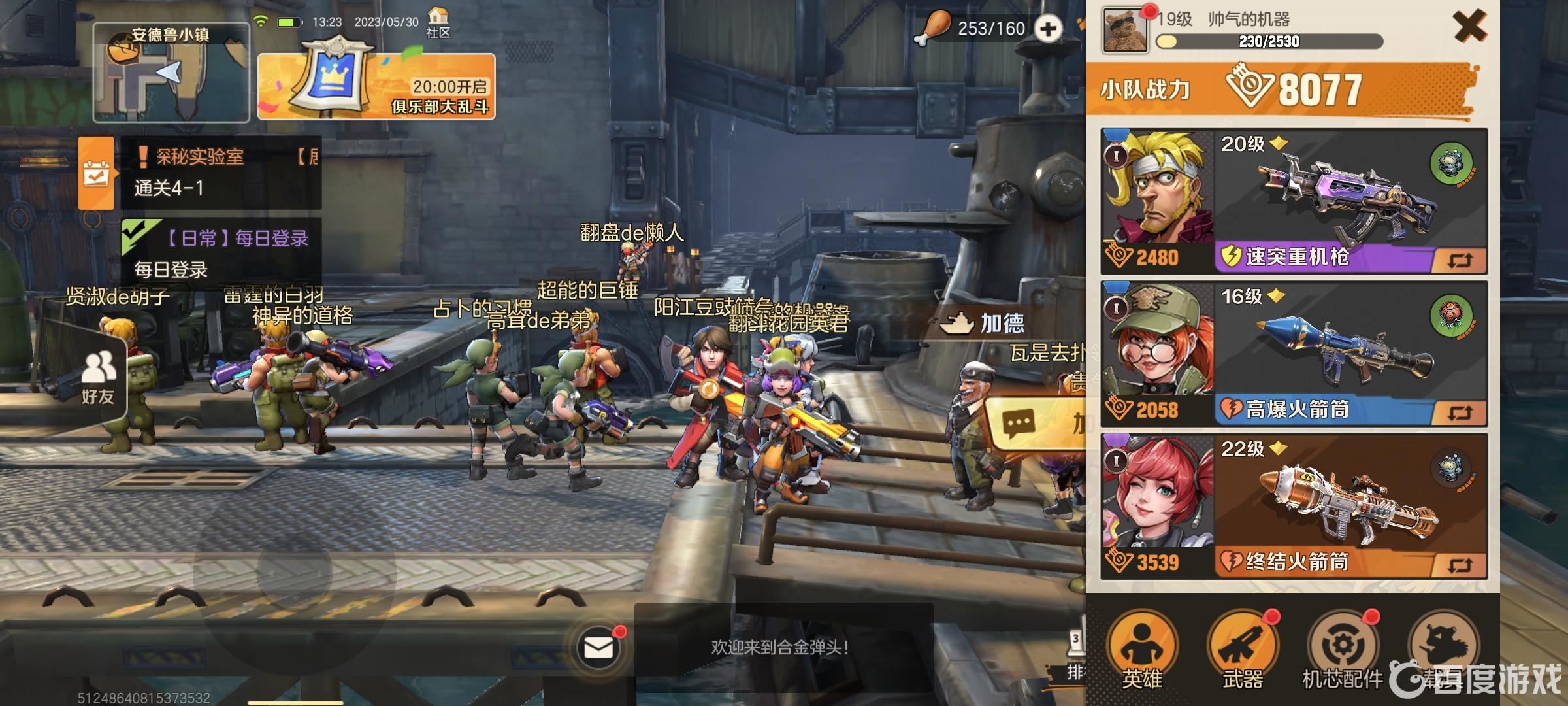Open the mail envelope icon

click(x=598, y=648)
